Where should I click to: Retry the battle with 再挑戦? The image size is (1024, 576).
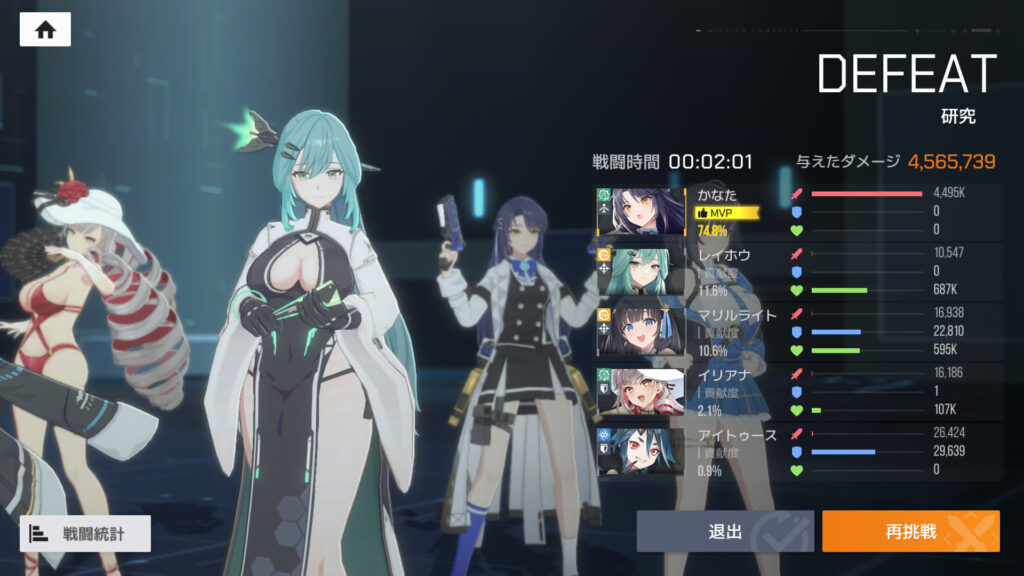coord(910,531)
